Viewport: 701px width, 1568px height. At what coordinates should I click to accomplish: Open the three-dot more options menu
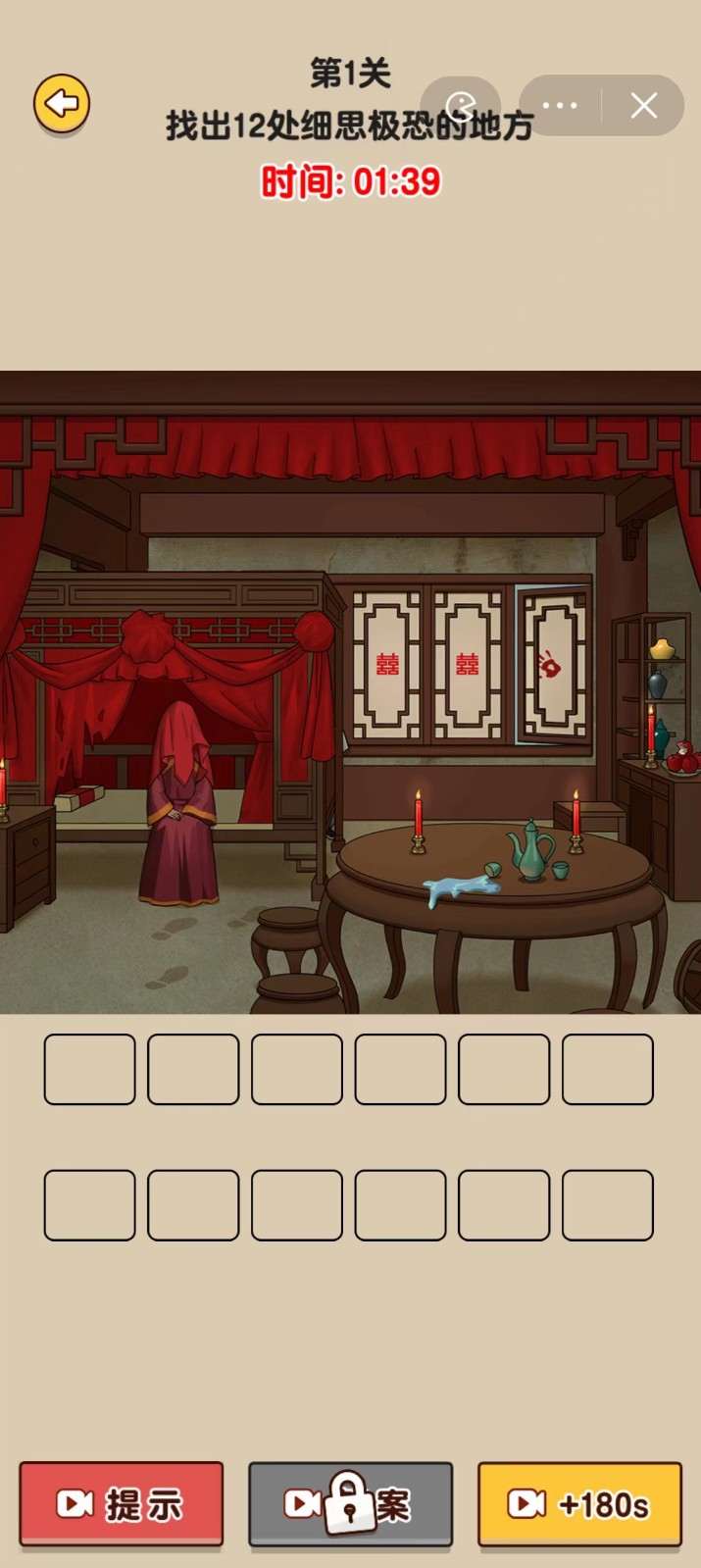(x=560, y=106)
